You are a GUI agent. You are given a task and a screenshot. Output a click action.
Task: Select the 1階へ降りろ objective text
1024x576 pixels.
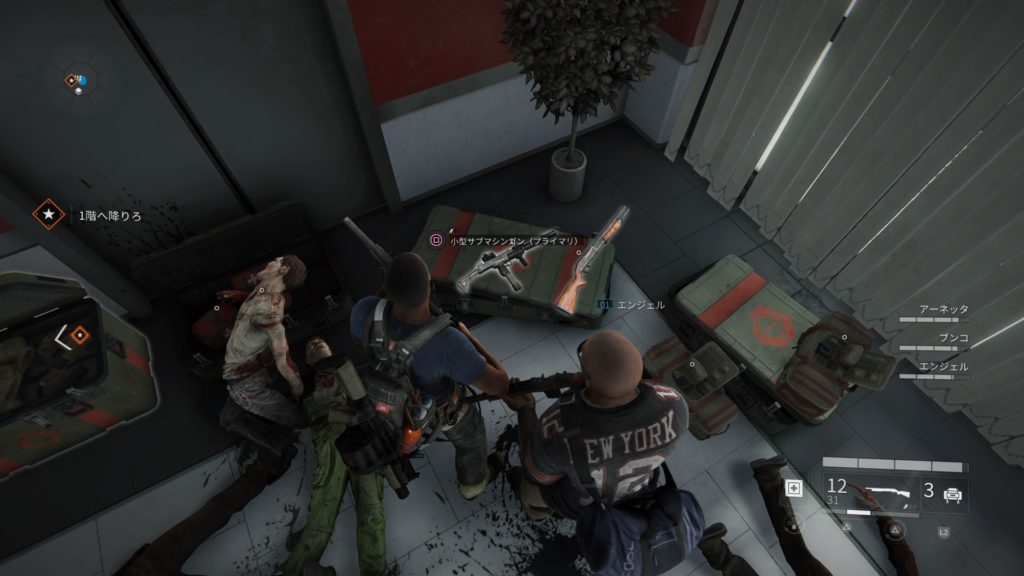coord(110,215)
